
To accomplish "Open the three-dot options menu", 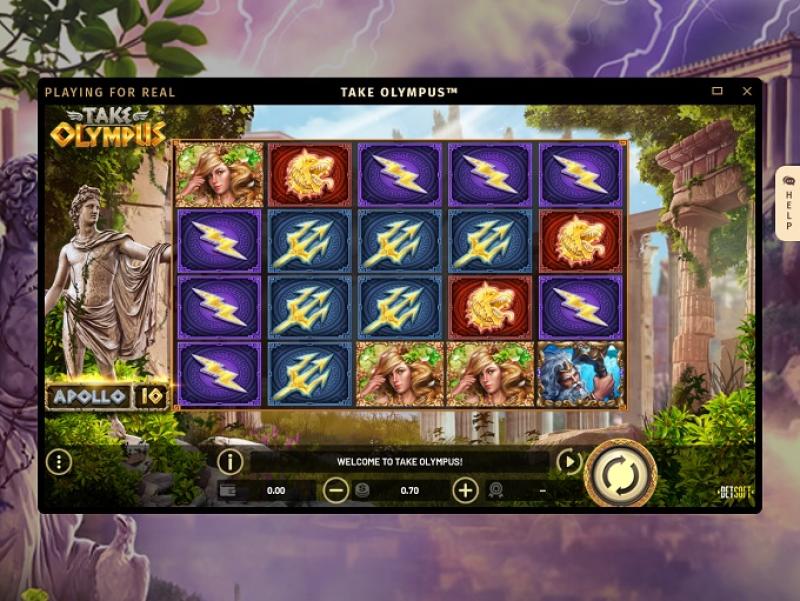I will click(x=59, y=462).
